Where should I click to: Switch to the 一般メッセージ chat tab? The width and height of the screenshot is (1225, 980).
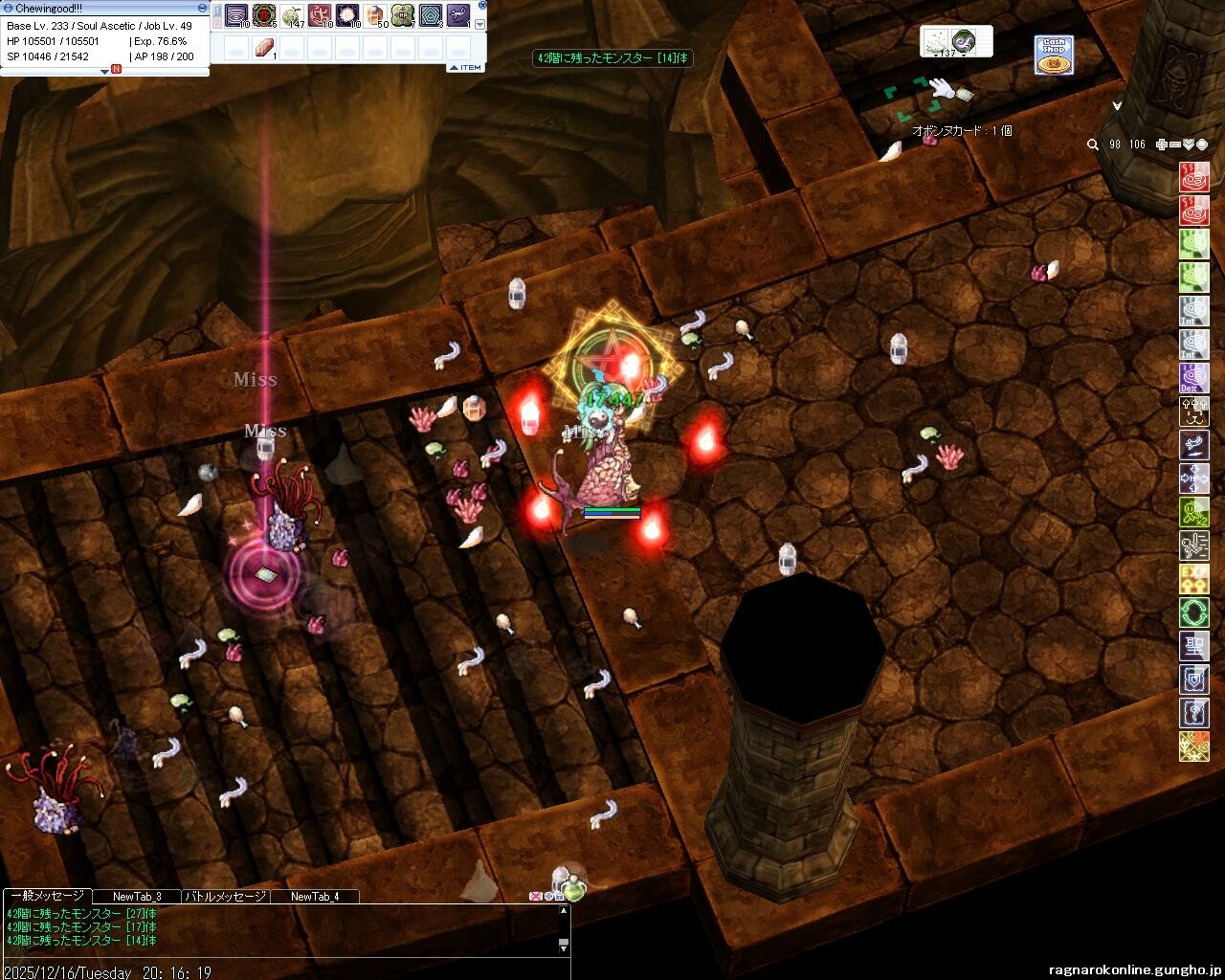click(46, 897)
